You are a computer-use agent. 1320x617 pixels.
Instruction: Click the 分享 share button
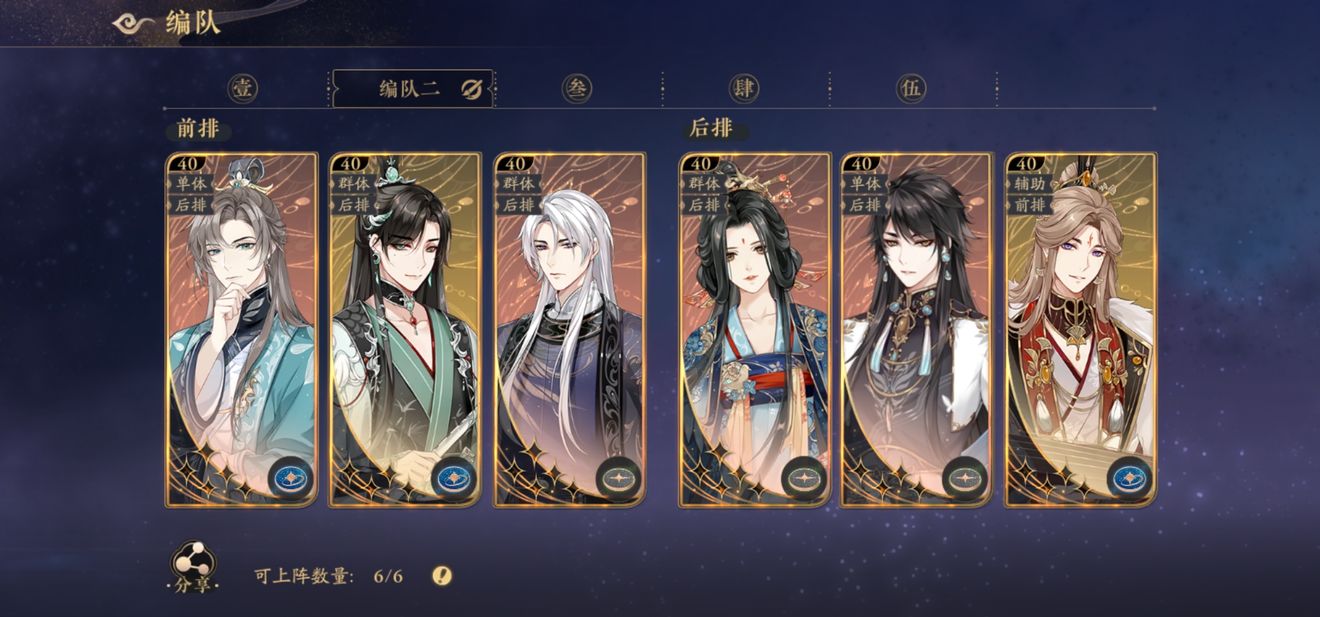pyautogui.click(x=190, y=567)
